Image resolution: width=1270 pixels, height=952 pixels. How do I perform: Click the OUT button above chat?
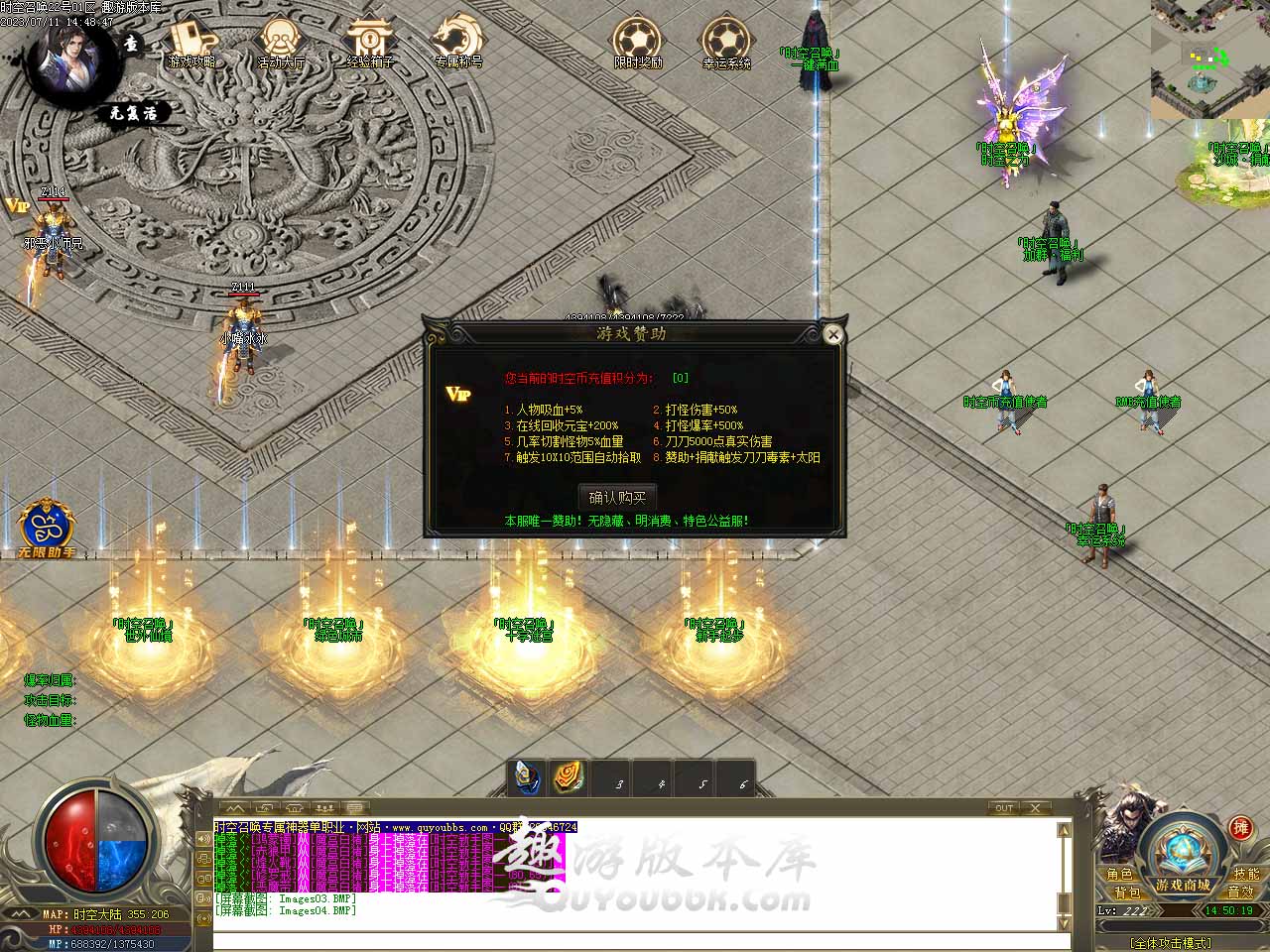[1004, 808]
